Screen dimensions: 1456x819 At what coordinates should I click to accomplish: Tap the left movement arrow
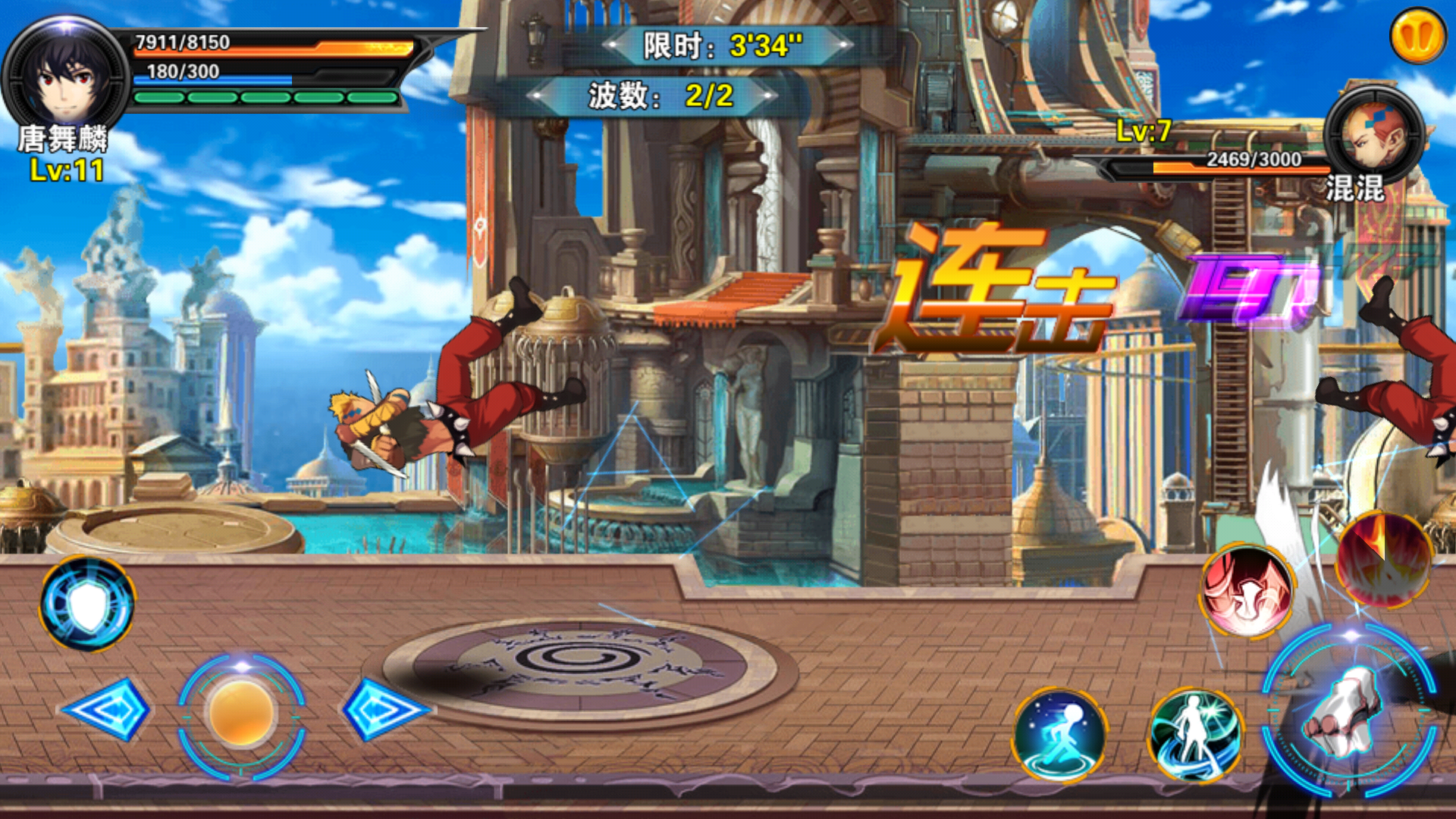(107, 710)
